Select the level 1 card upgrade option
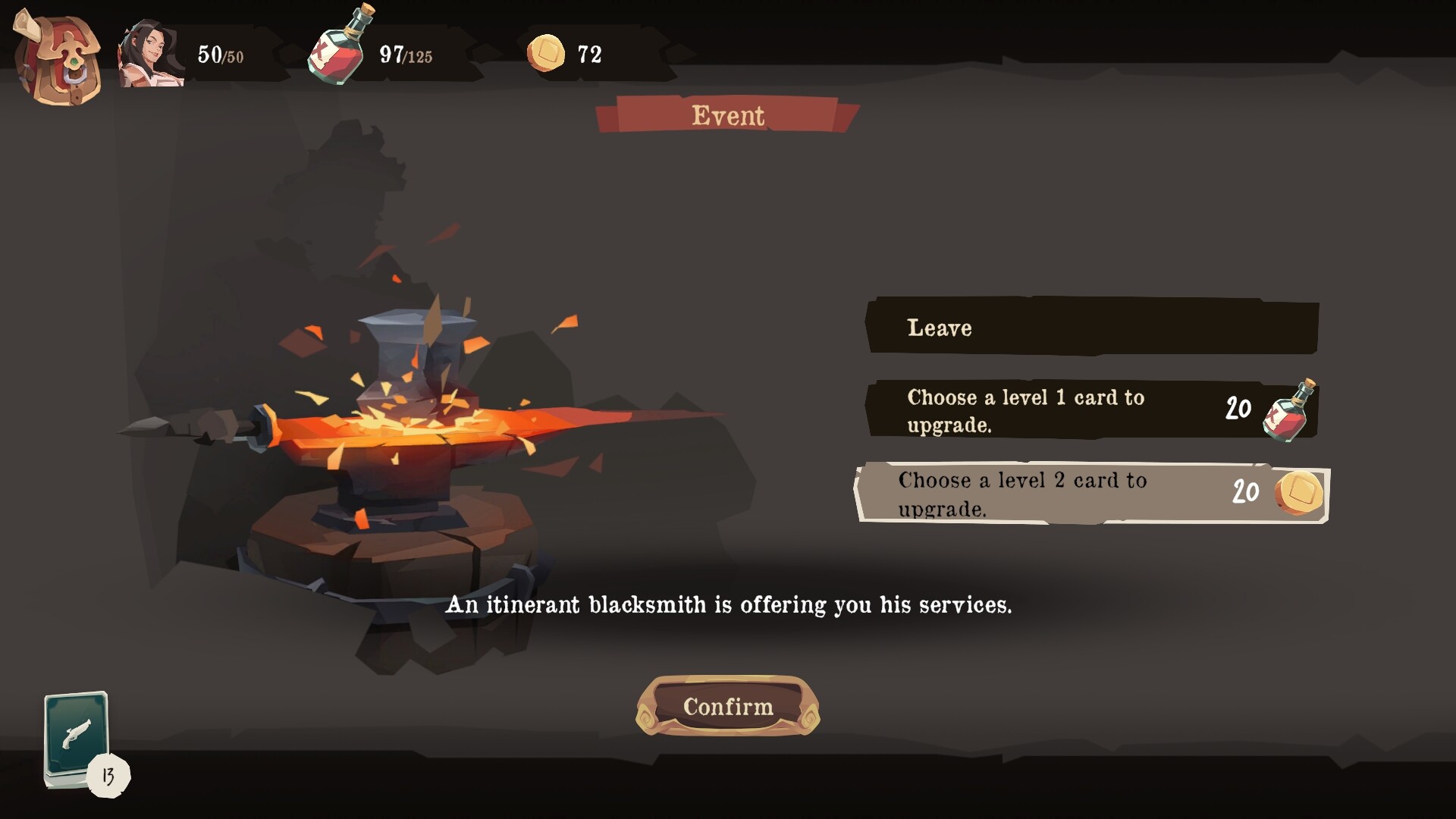 click(x=1091, y=410)
